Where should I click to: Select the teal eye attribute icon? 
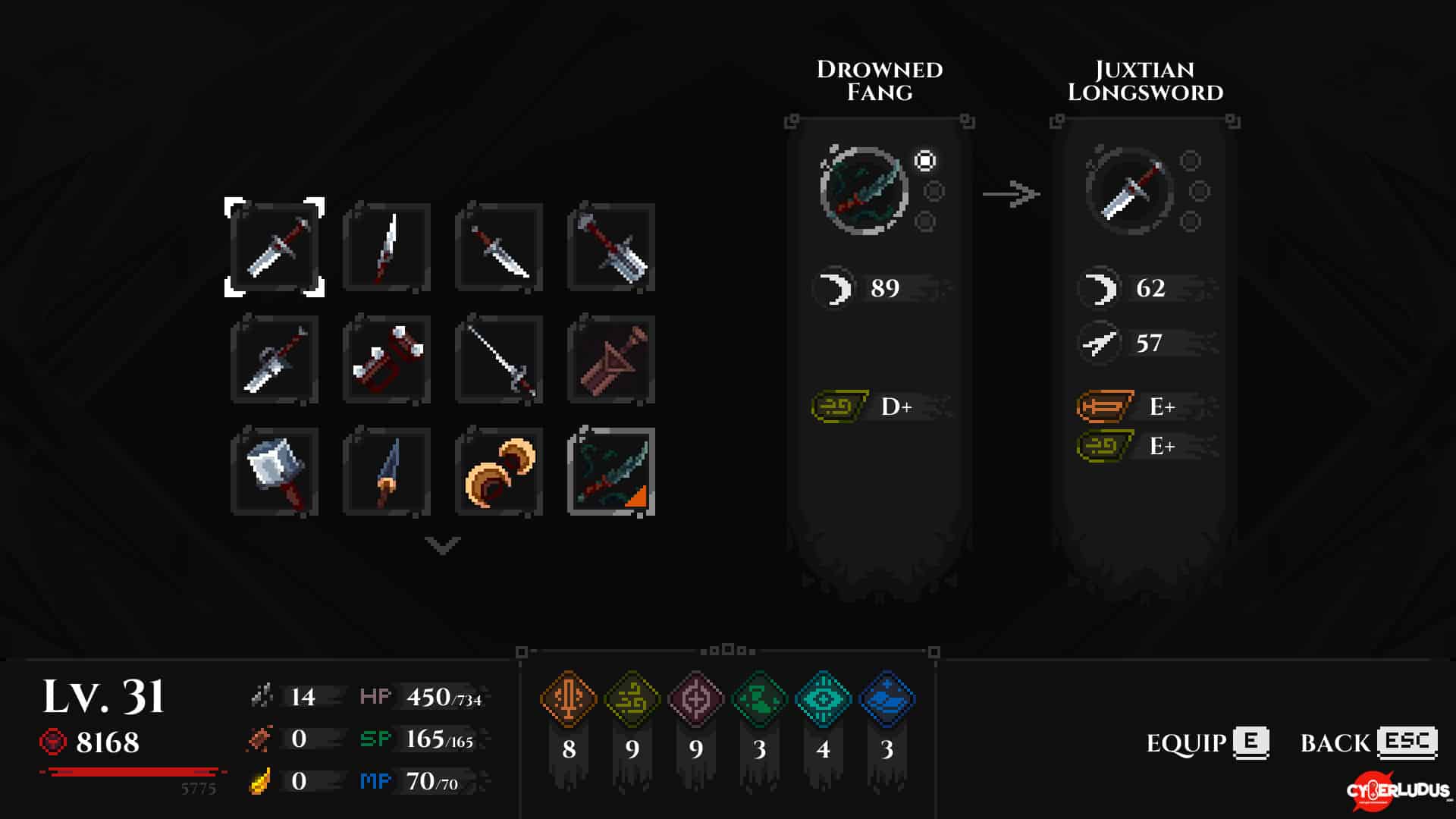(x=824, y=698)
